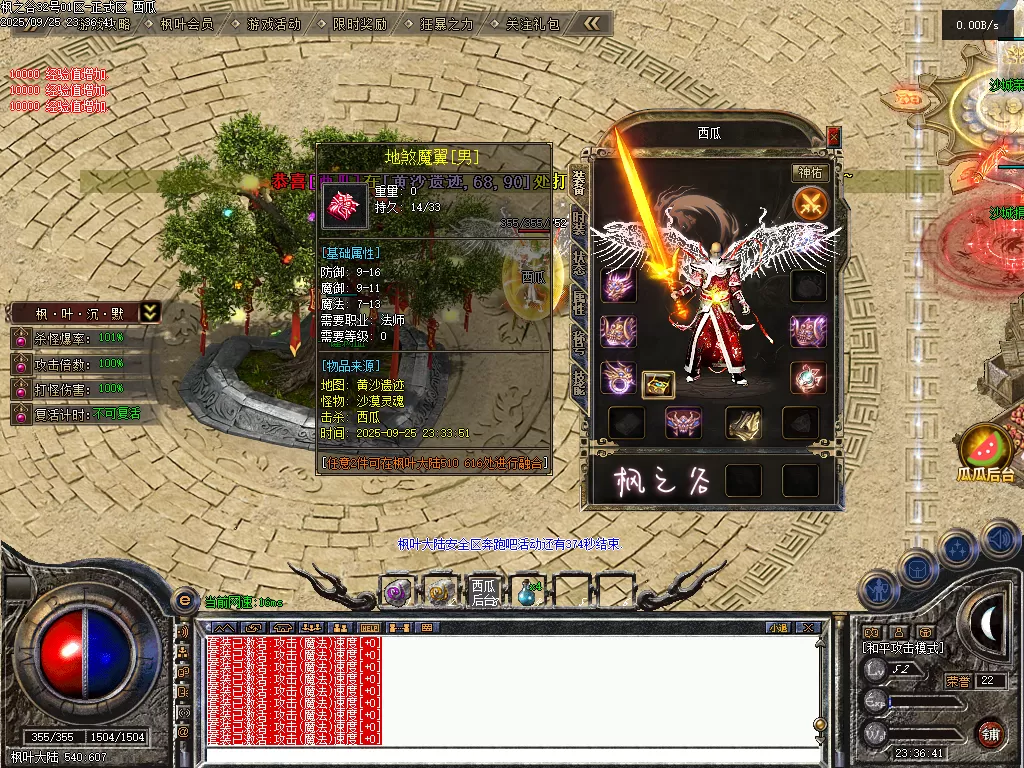Open the 狂暴之力 menu
The image size is (1024, 768).
446,23
